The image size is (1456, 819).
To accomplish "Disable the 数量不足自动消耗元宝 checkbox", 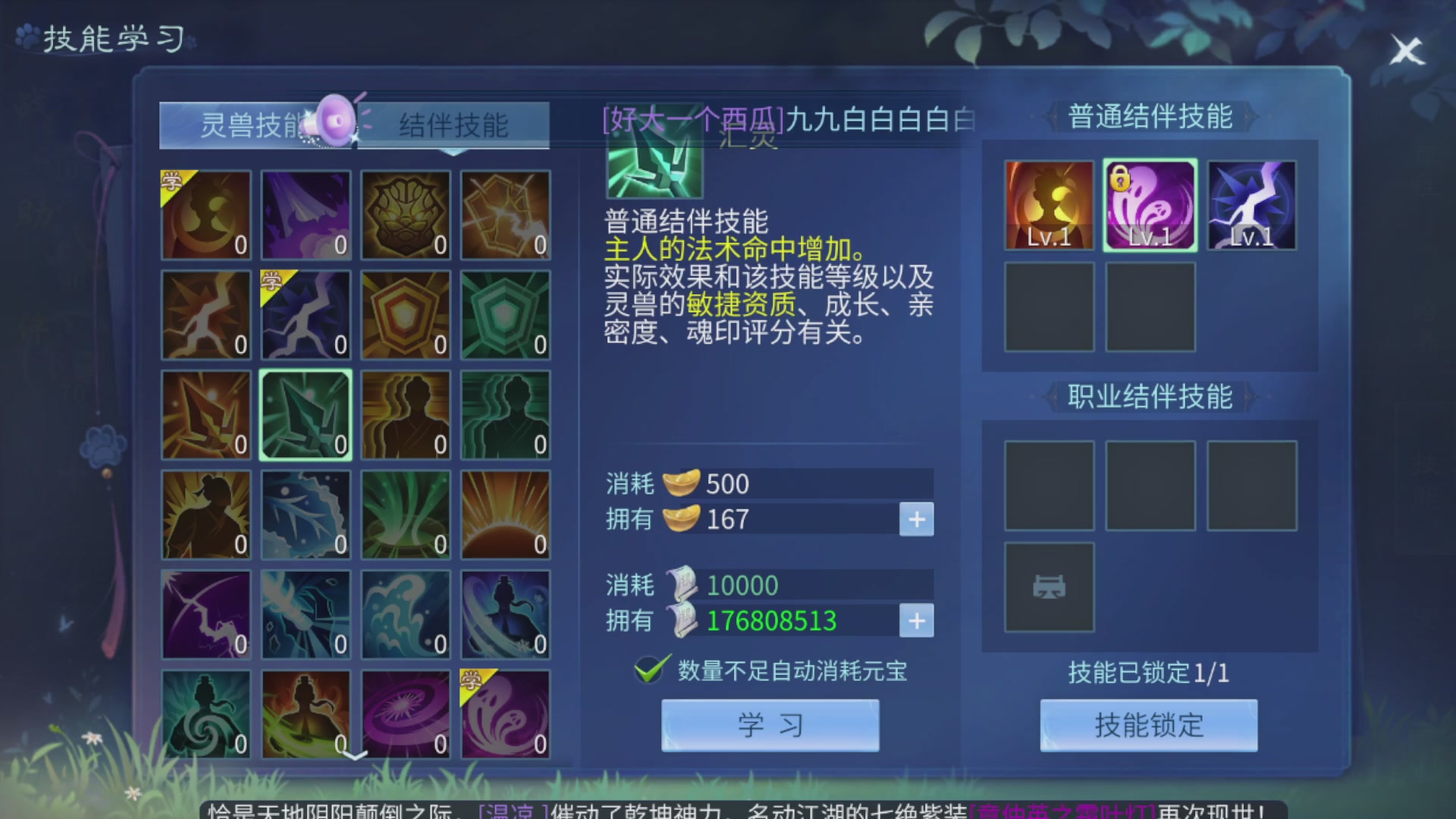I will (x=648, y=670).
